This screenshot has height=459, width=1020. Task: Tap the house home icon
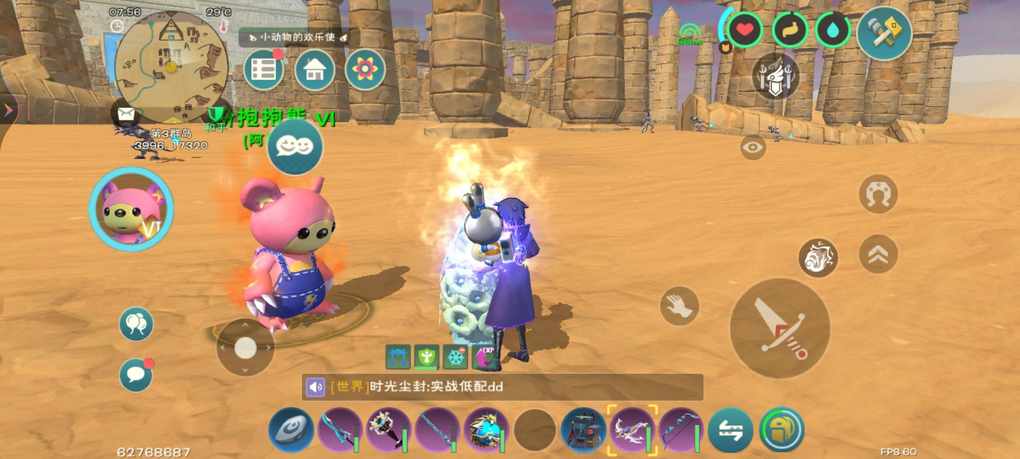[314, 70]
